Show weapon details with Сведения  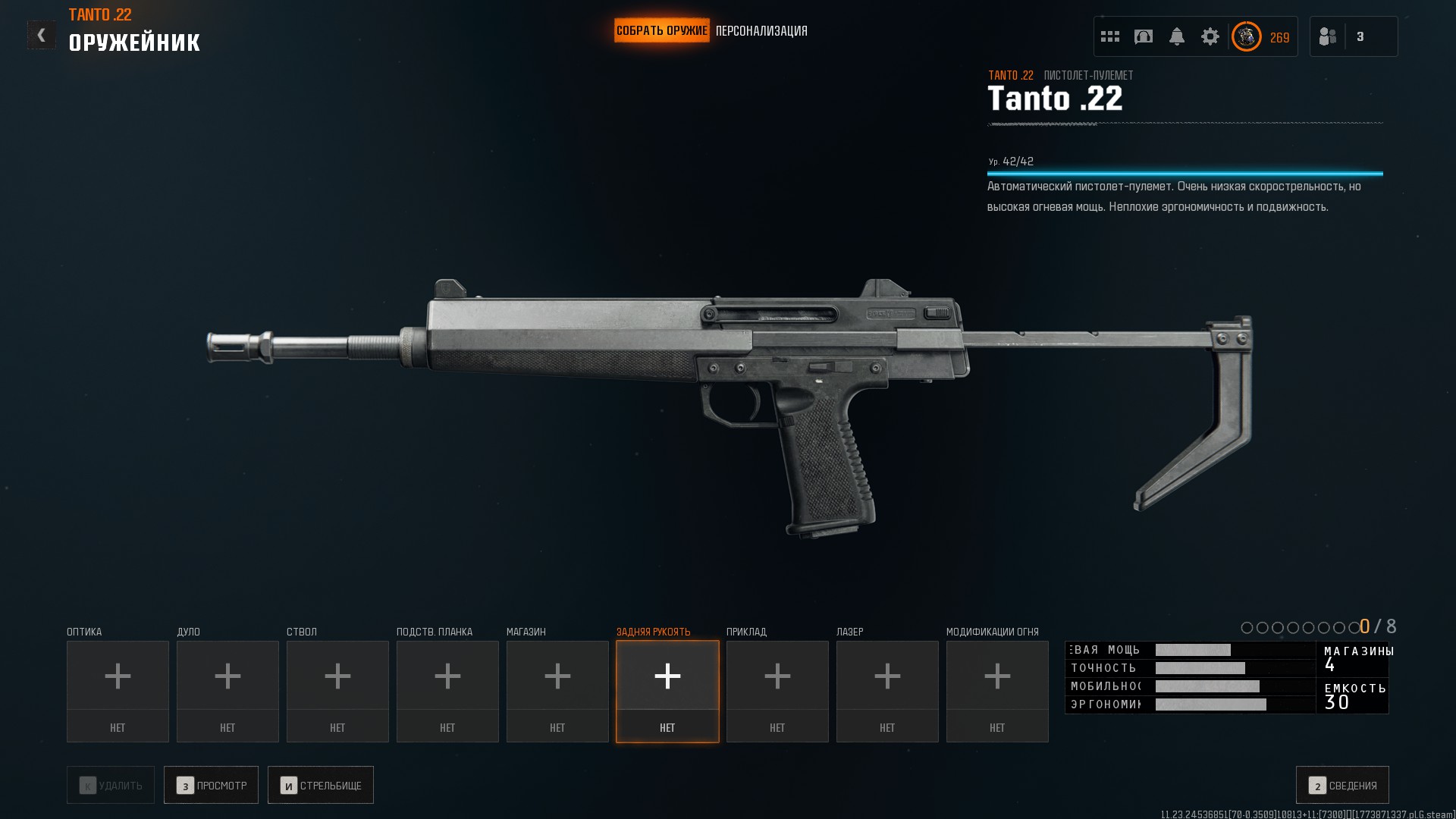tap(1342, 786)
